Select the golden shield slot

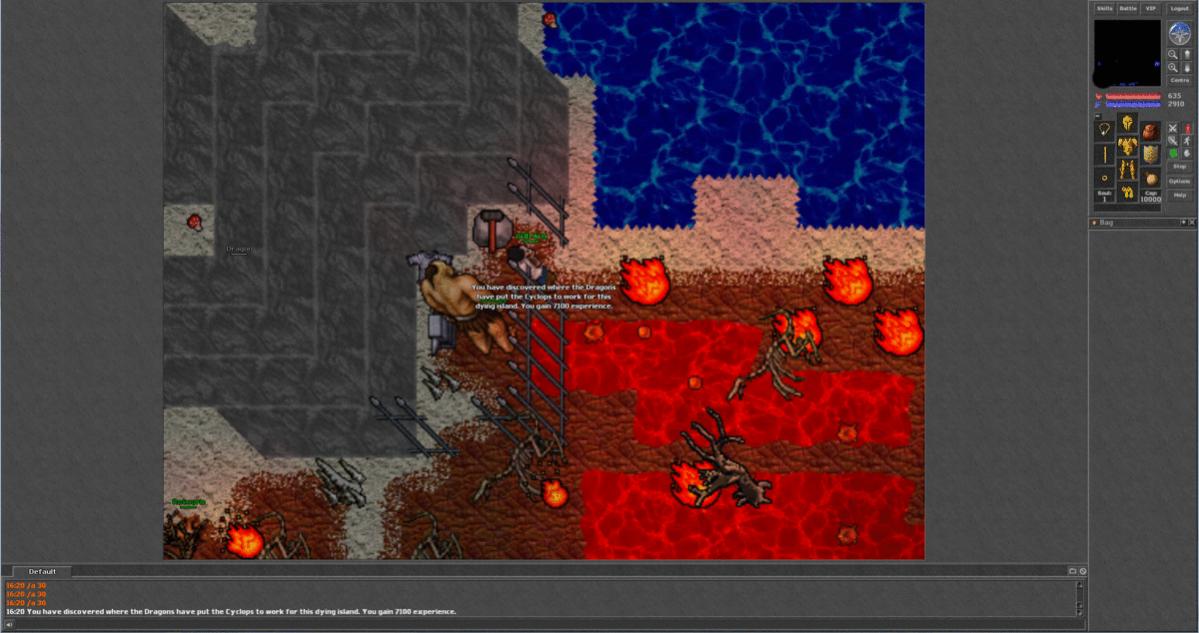pos(1151,154)
